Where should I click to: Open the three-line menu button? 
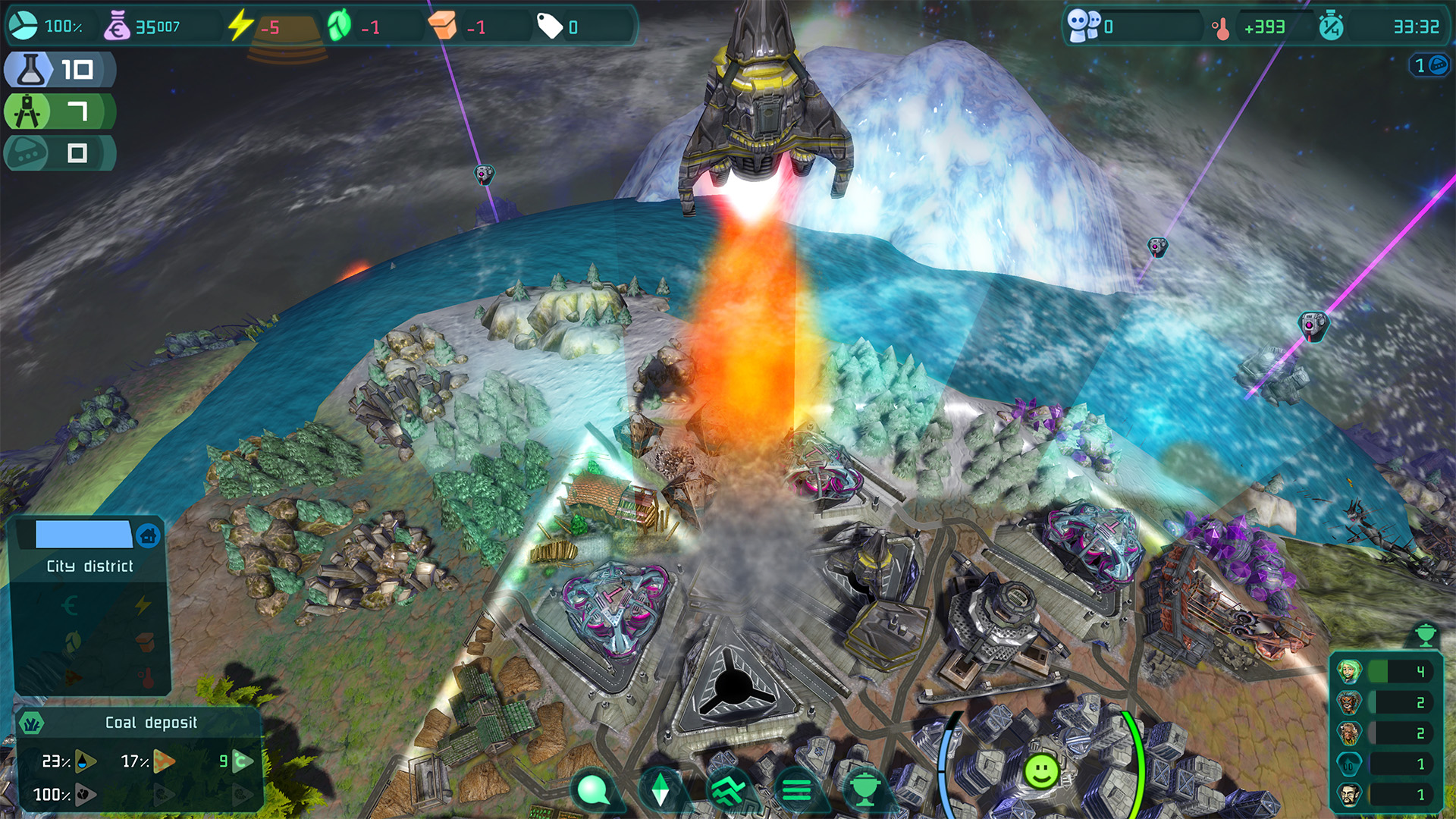point(796,790)
